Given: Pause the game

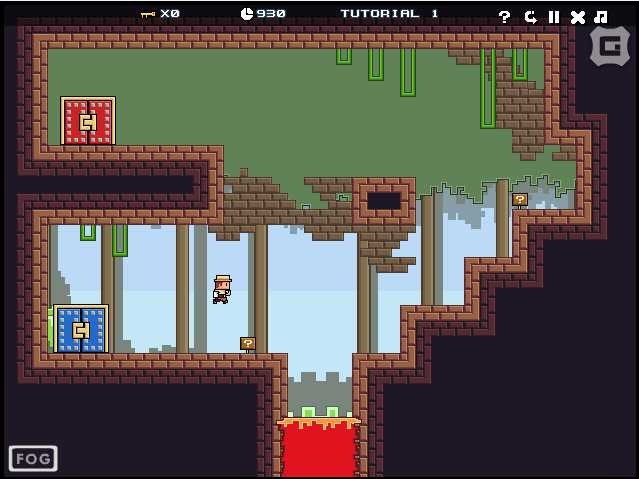Looking at the screenshot, I should (x=553, y=16).
